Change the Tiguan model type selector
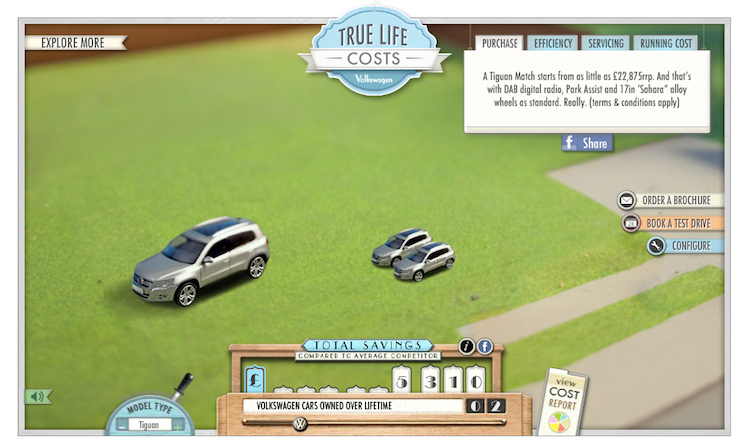Screen dimensions: 750x440 point(148,425)
